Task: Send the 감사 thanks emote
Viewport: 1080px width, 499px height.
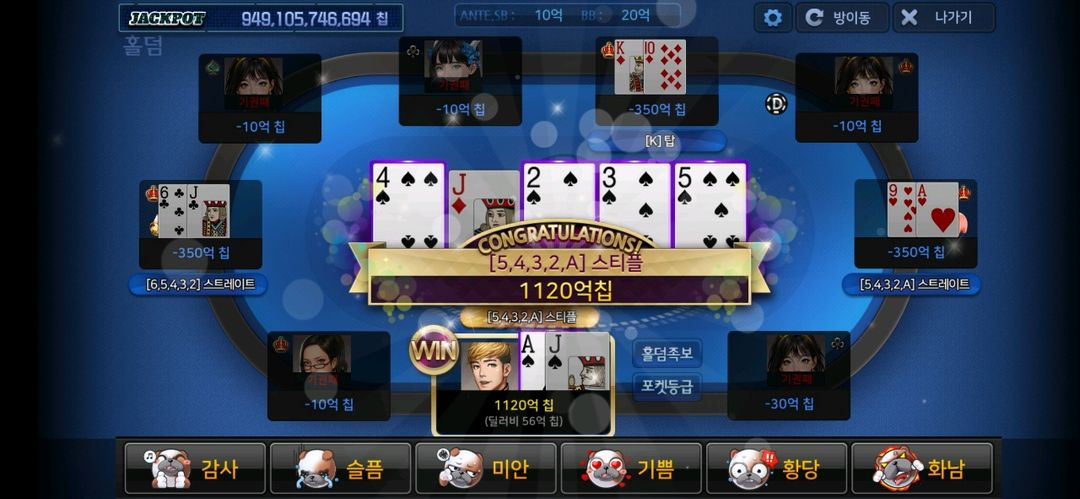Action: coord(195,468)
